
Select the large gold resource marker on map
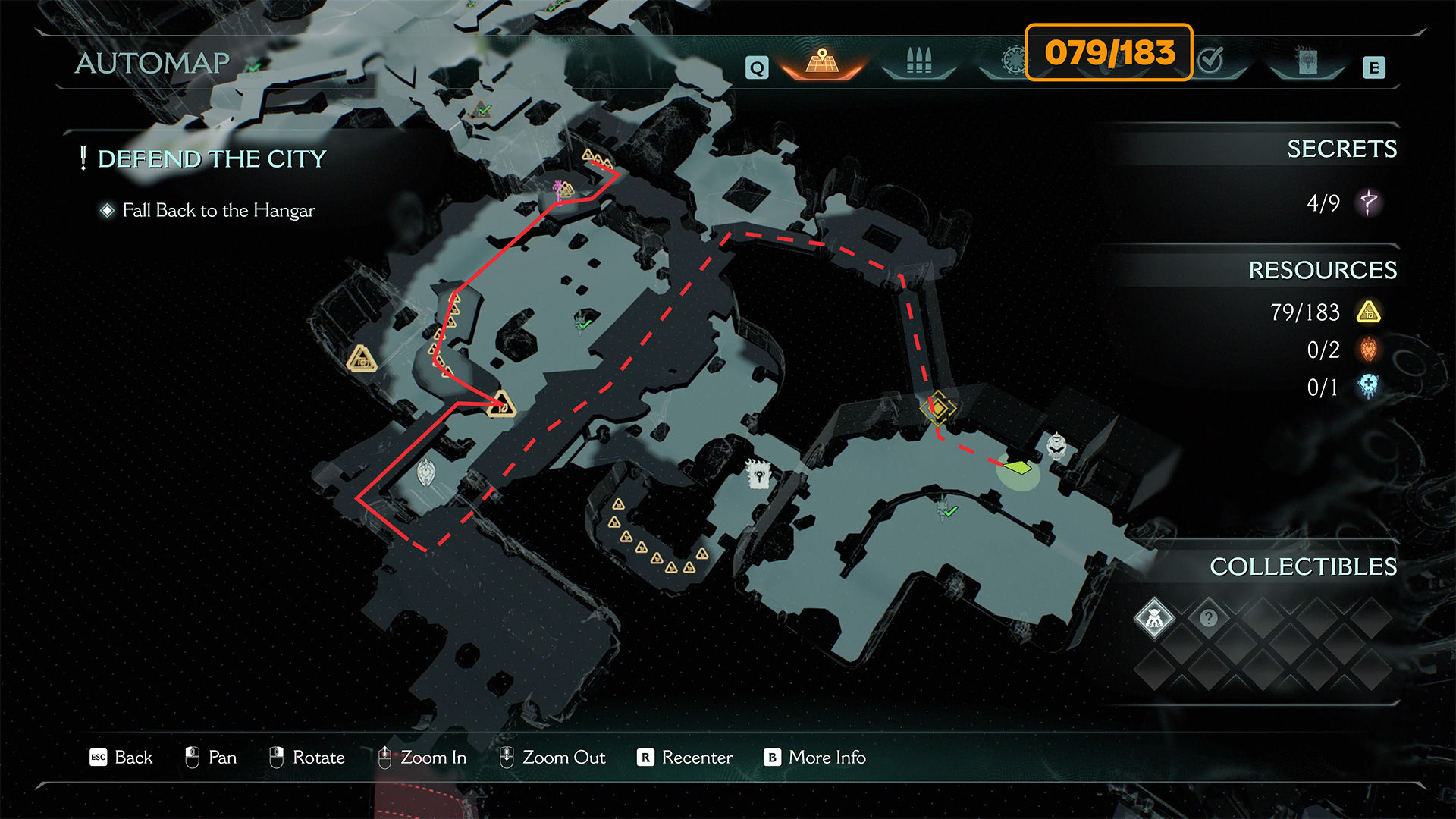pos(362,359)
